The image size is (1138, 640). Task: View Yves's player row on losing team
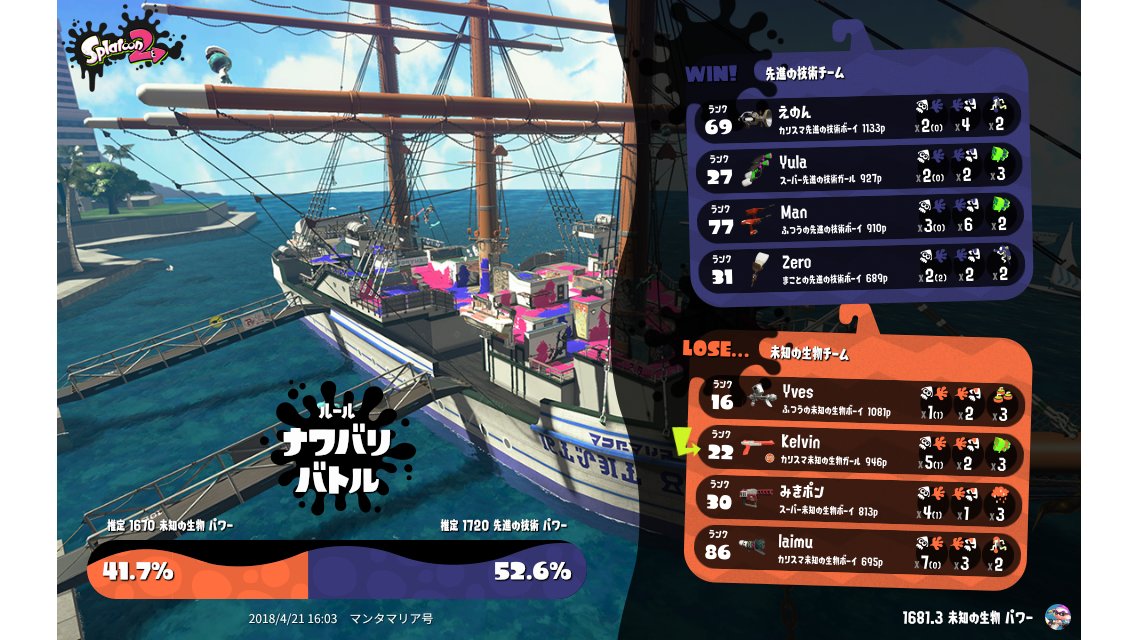[860, 398]
